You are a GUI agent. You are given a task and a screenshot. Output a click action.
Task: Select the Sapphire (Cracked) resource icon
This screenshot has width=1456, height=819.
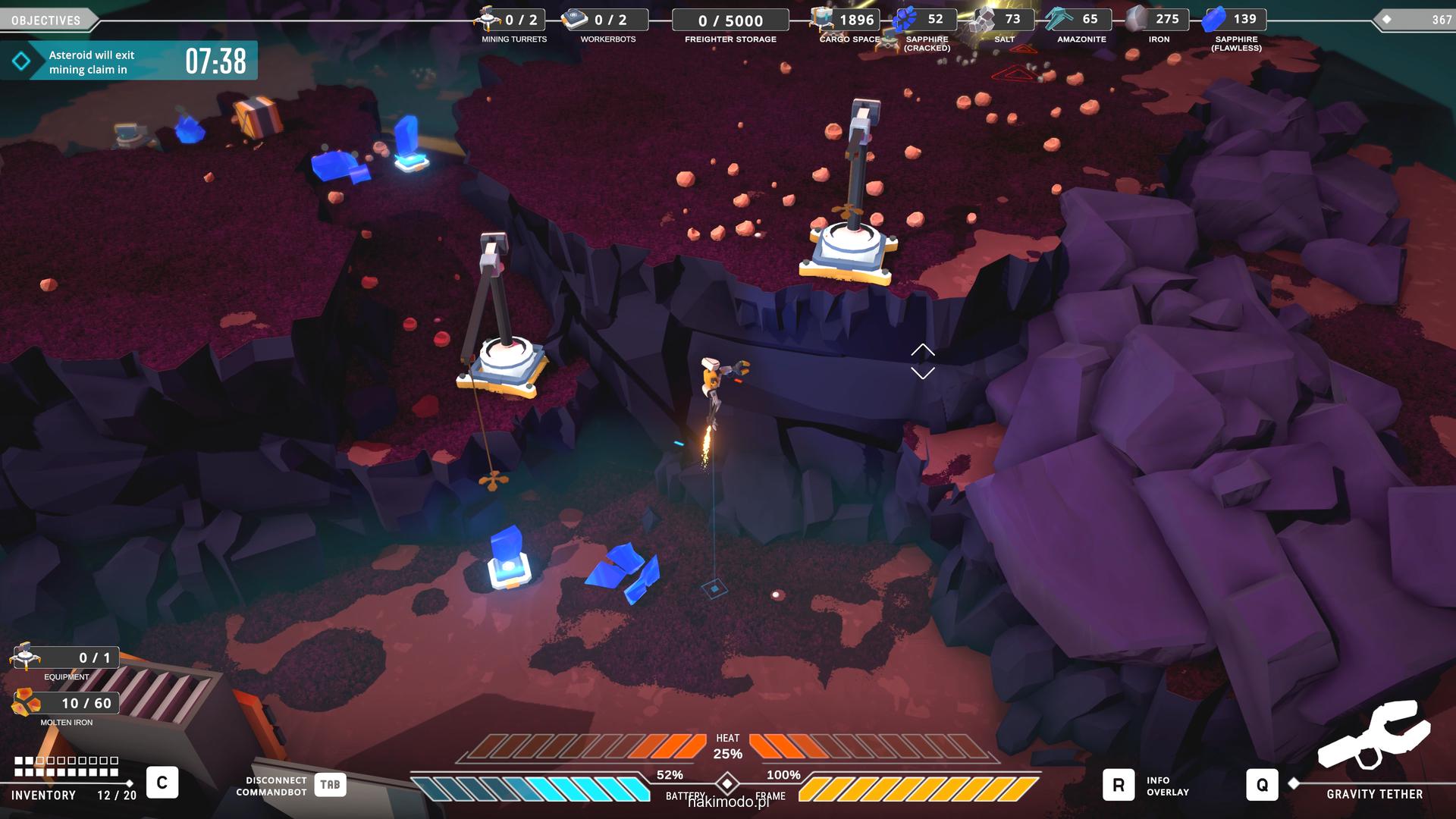[x=906, y=19]
